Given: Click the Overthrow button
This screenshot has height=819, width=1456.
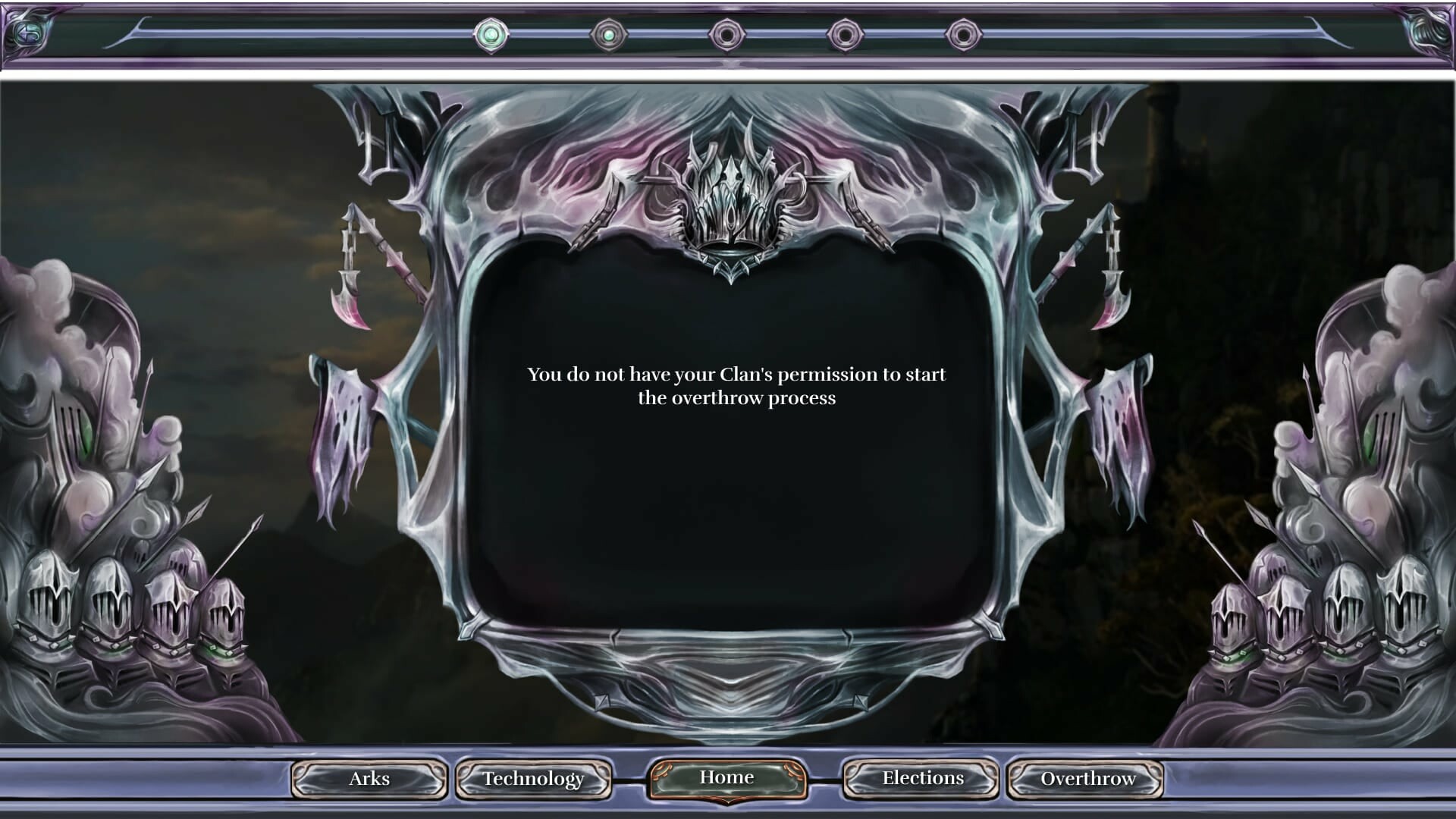Looking at the screenshot, I should pyautogui.click(x=1087, y=779).
